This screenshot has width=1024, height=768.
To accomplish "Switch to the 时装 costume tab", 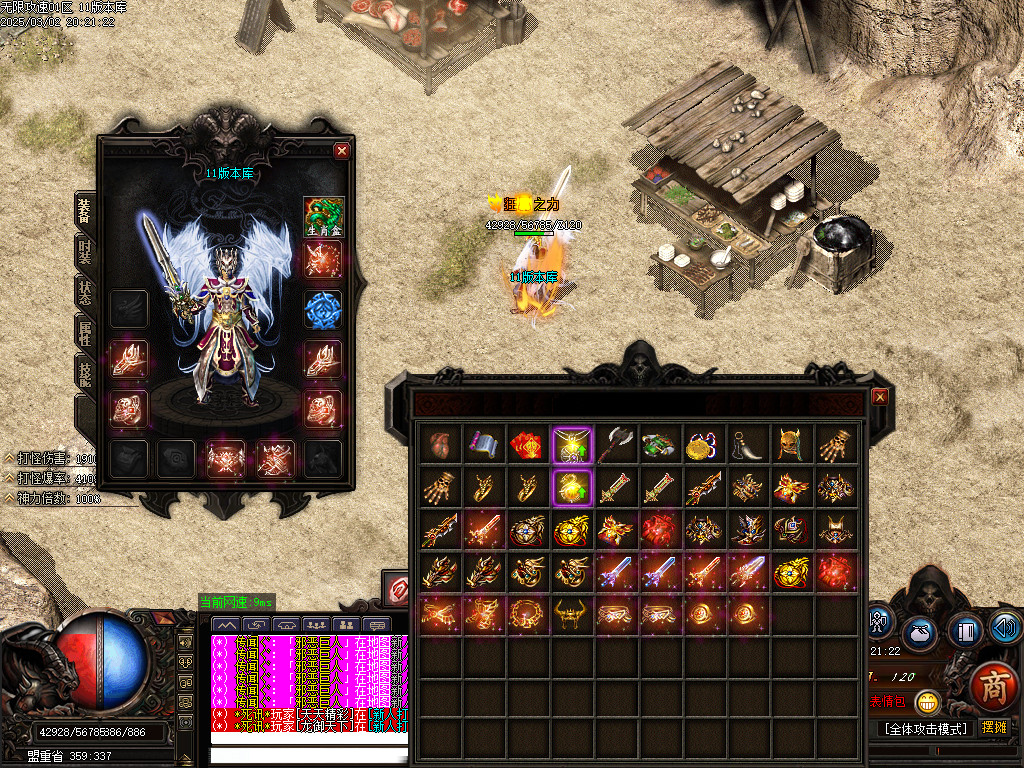I will pyautogui.click(x=85, y=250).
